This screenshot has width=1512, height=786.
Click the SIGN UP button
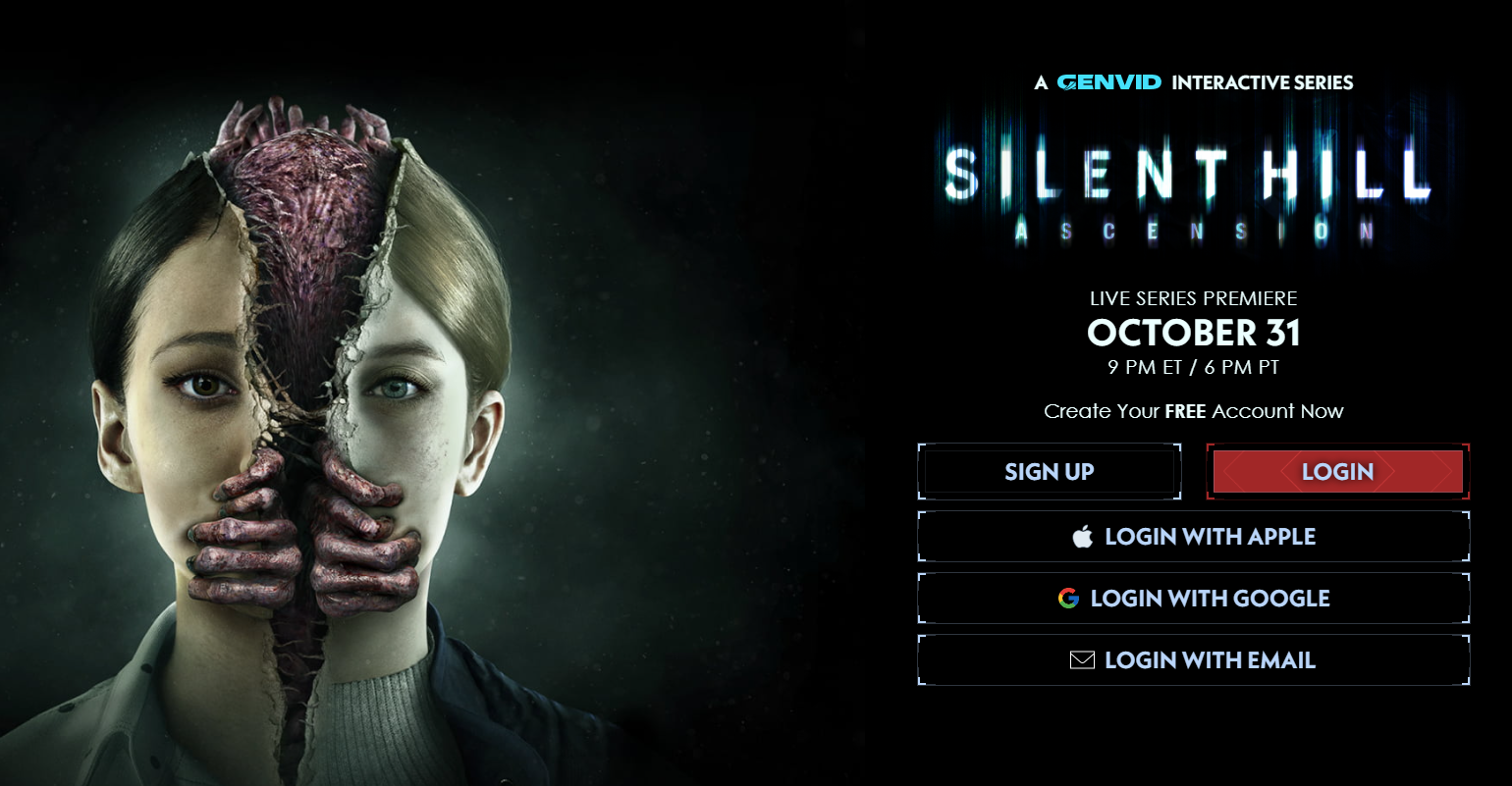click(1049, 472)
